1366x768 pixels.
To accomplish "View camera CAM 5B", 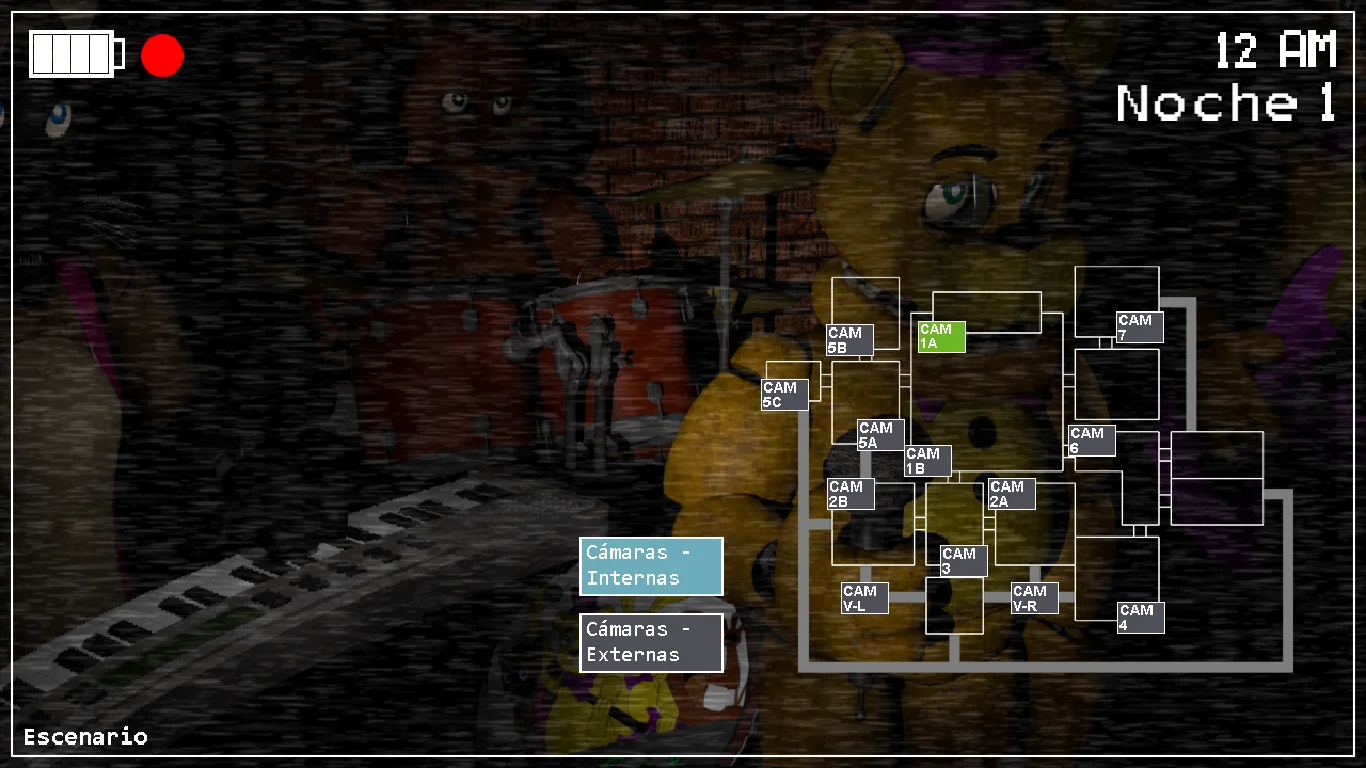I will click(850, 340).
